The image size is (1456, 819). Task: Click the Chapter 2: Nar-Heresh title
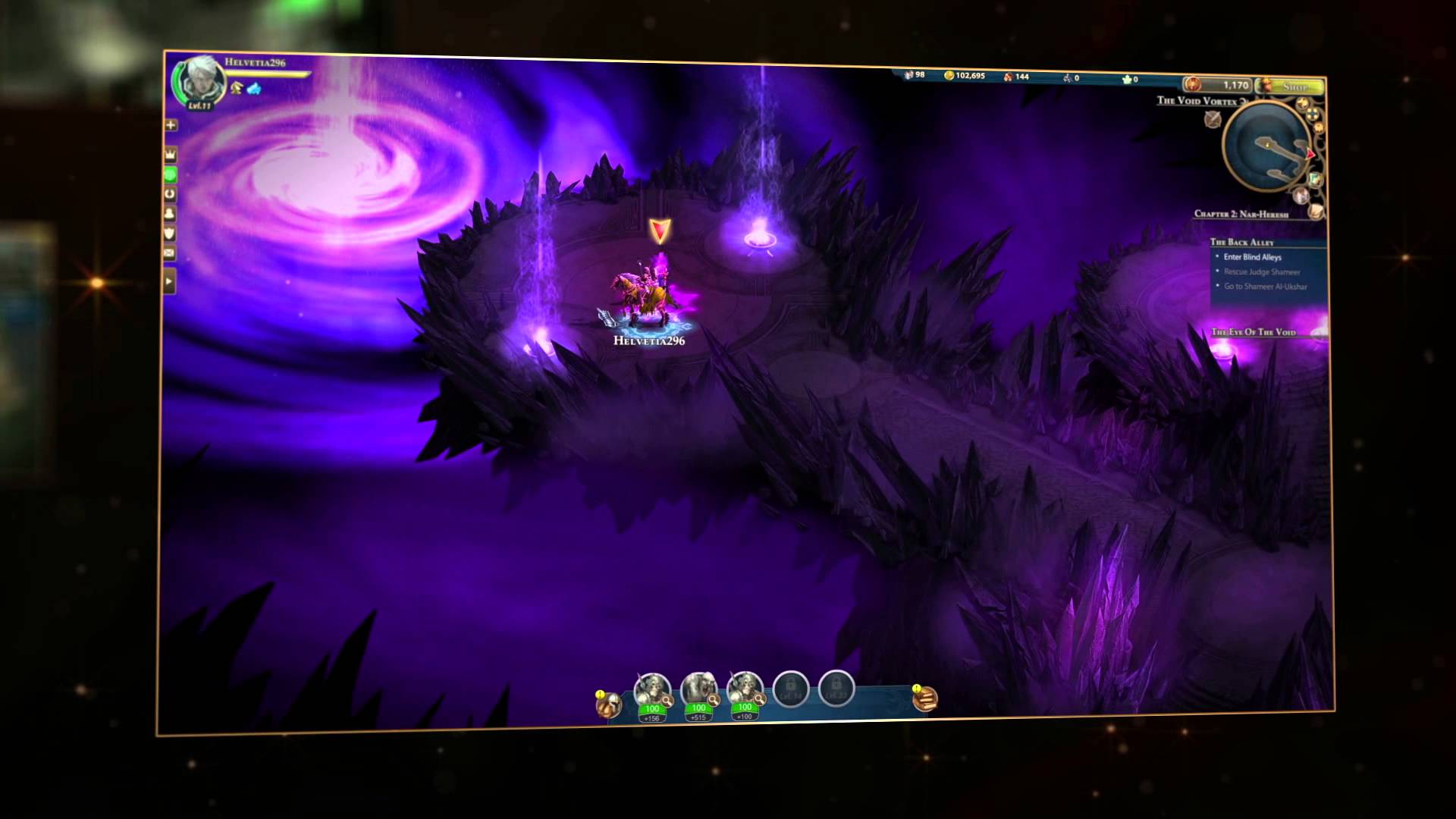(x=1241, y=214)
